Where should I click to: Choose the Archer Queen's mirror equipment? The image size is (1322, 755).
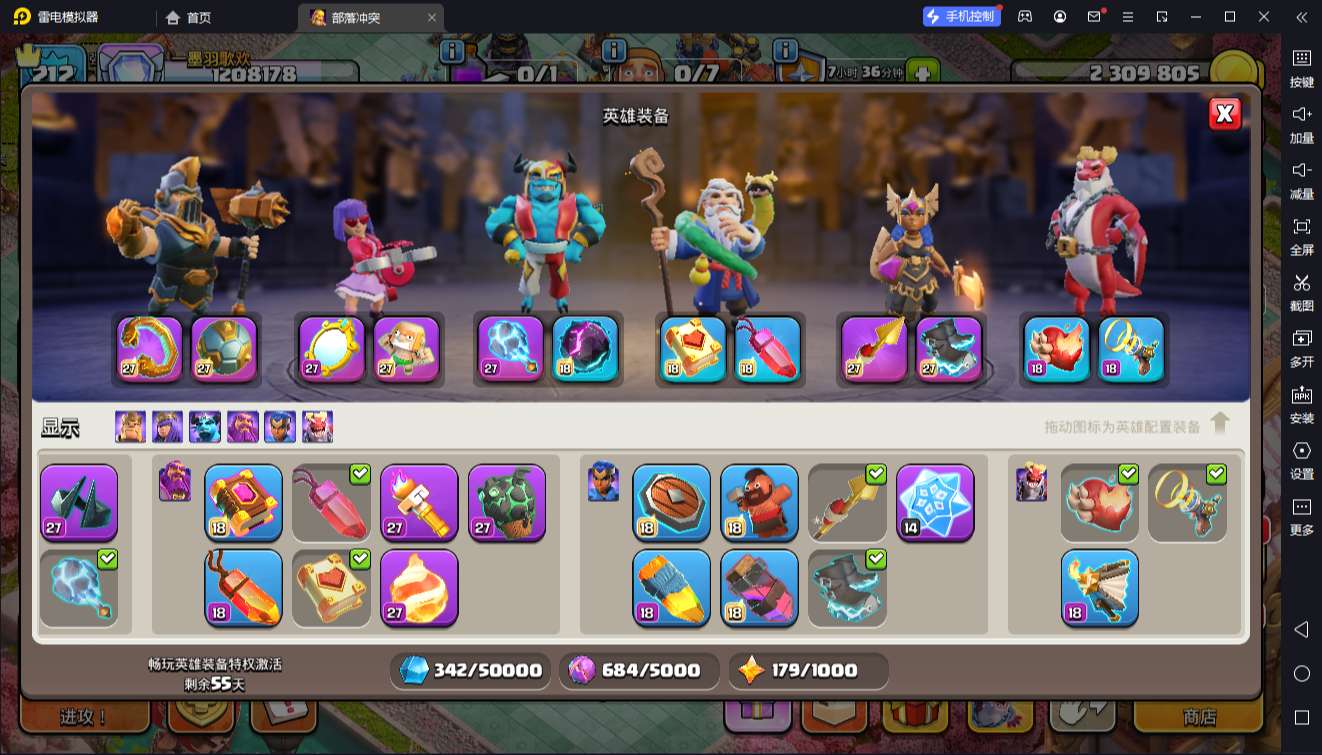tap(331, 349)
